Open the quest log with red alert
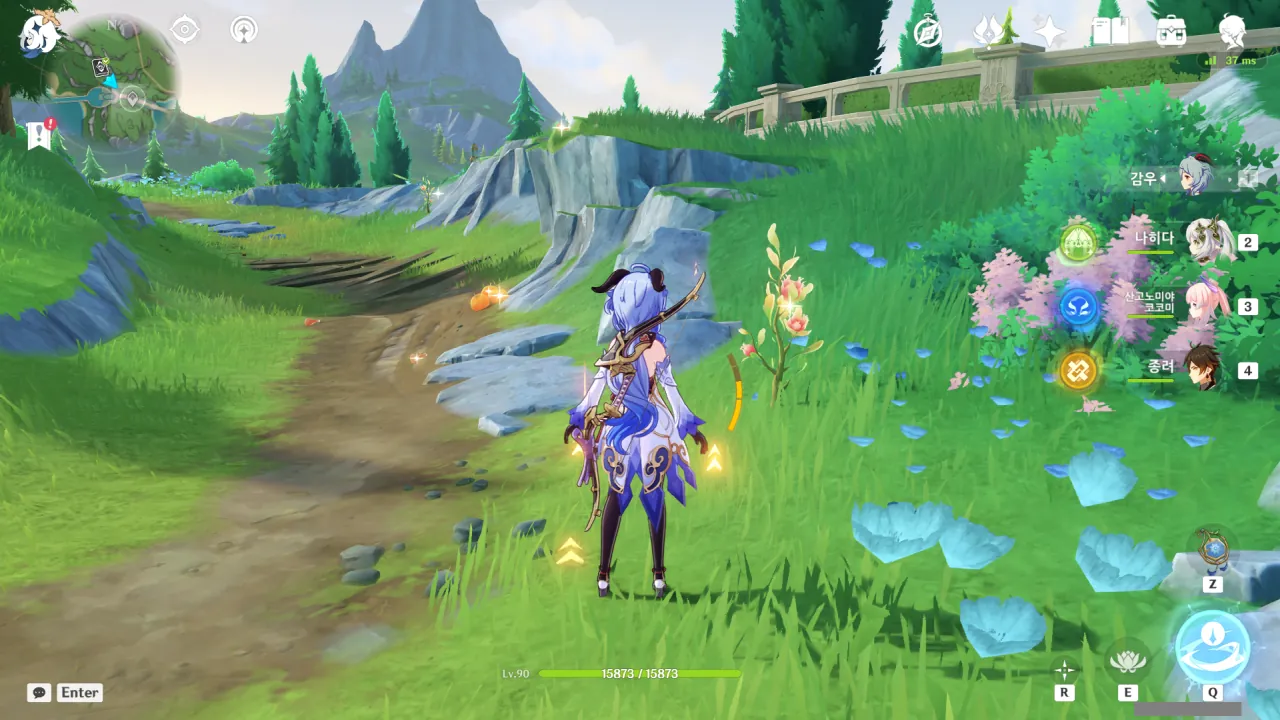The width and height of the screenshot is (1280, 720). click(40, 134)
